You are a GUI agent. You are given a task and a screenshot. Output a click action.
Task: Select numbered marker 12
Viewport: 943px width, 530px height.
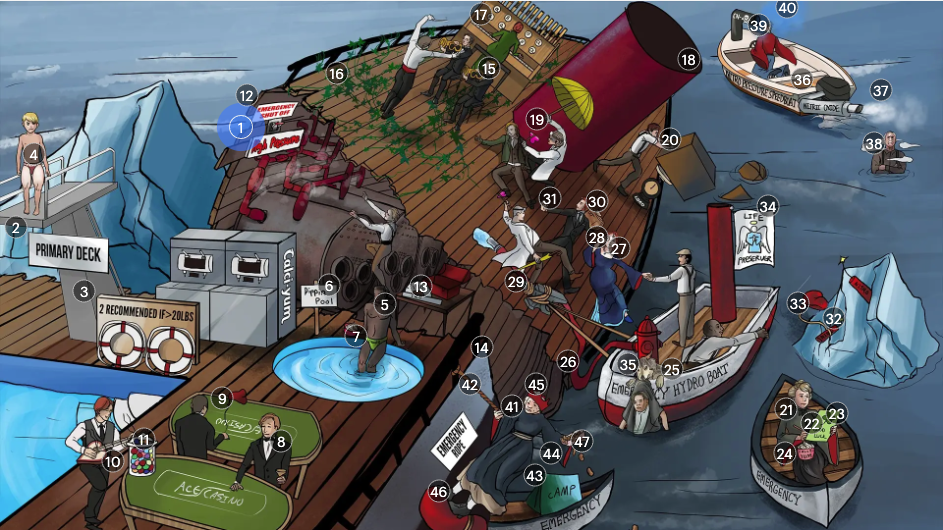247,95
